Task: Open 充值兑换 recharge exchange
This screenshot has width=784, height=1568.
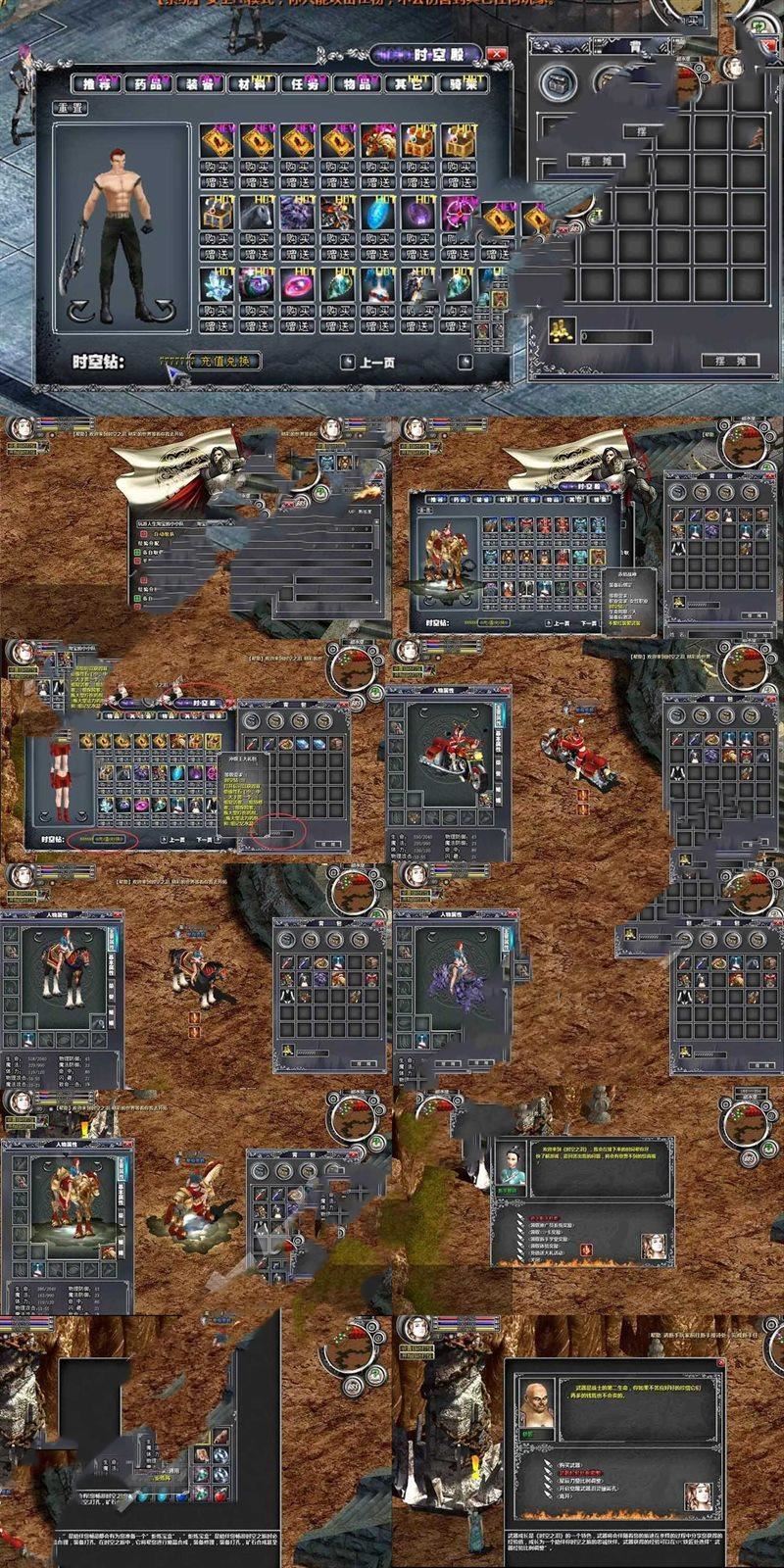Action: point(224,361)
